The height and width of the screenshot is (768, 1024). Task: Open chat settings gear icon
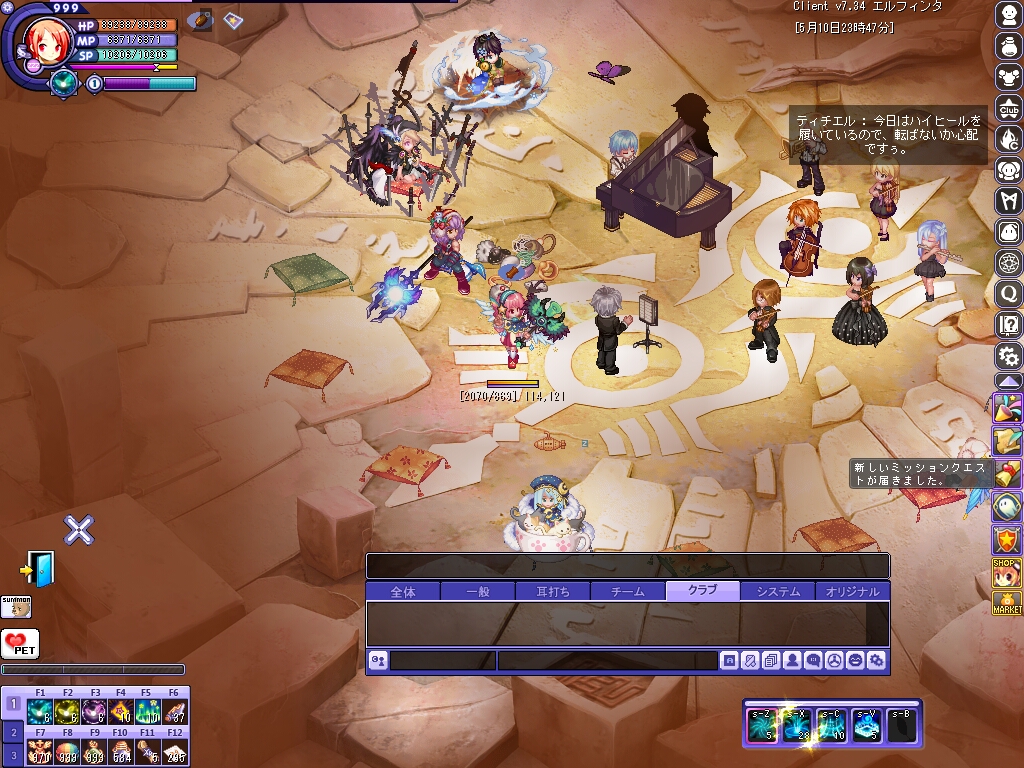click(x=876, y=660)
